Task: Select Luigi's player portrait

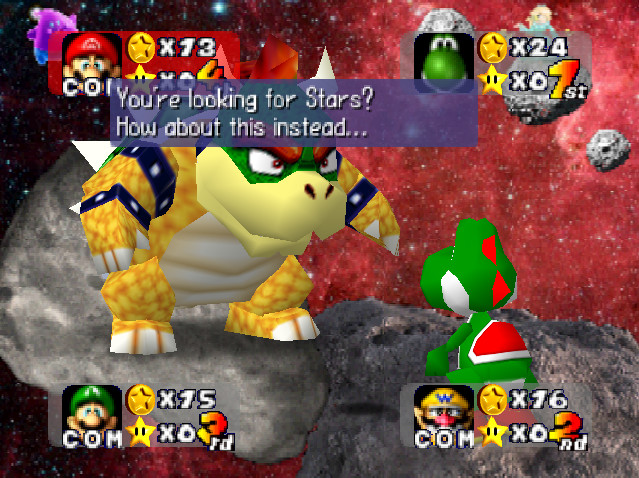Action: [x=92, y=409]
